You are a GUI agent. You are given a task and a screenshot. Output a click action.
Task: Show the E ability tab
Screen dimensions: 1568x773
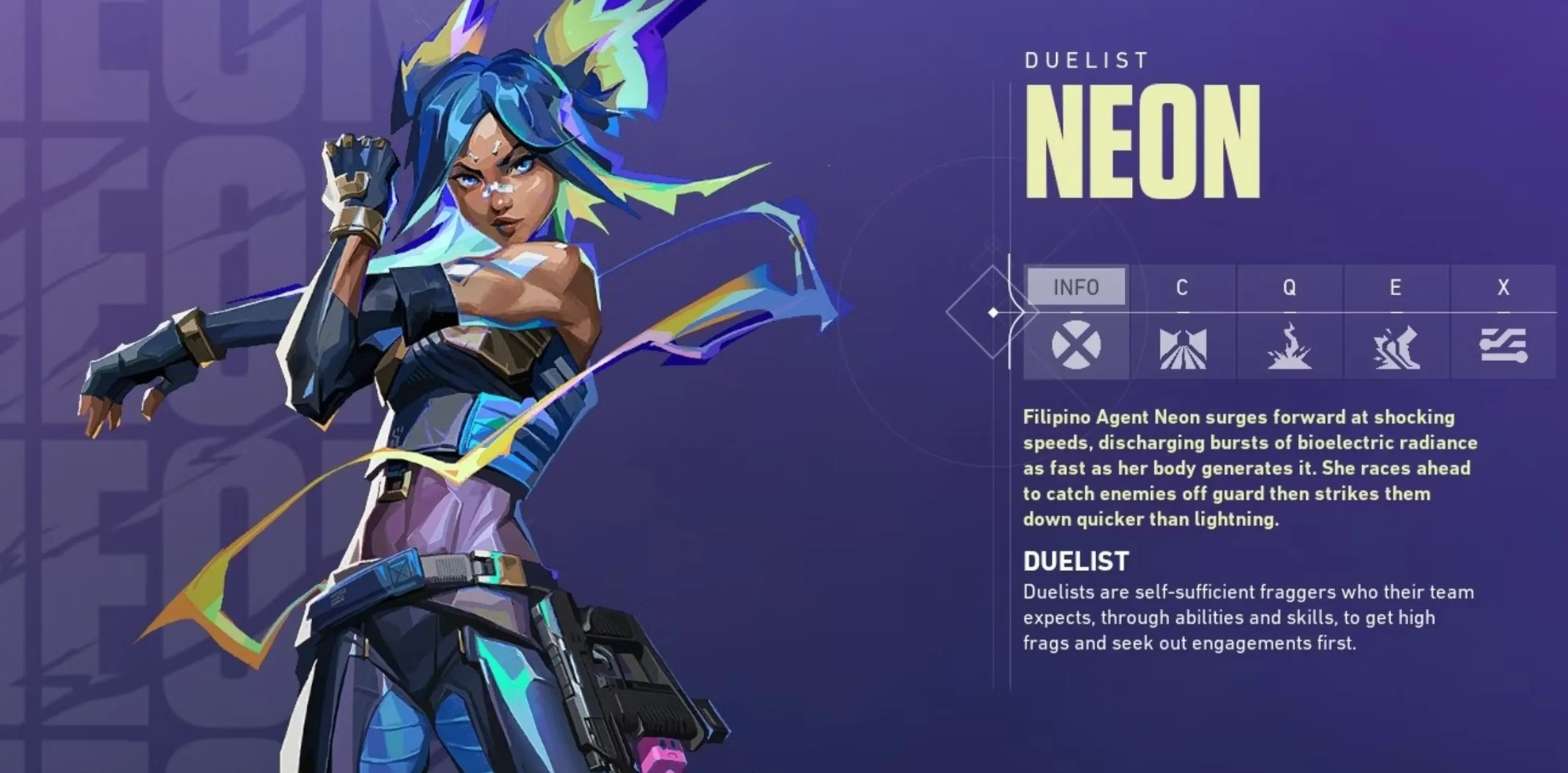[1396, 287]
